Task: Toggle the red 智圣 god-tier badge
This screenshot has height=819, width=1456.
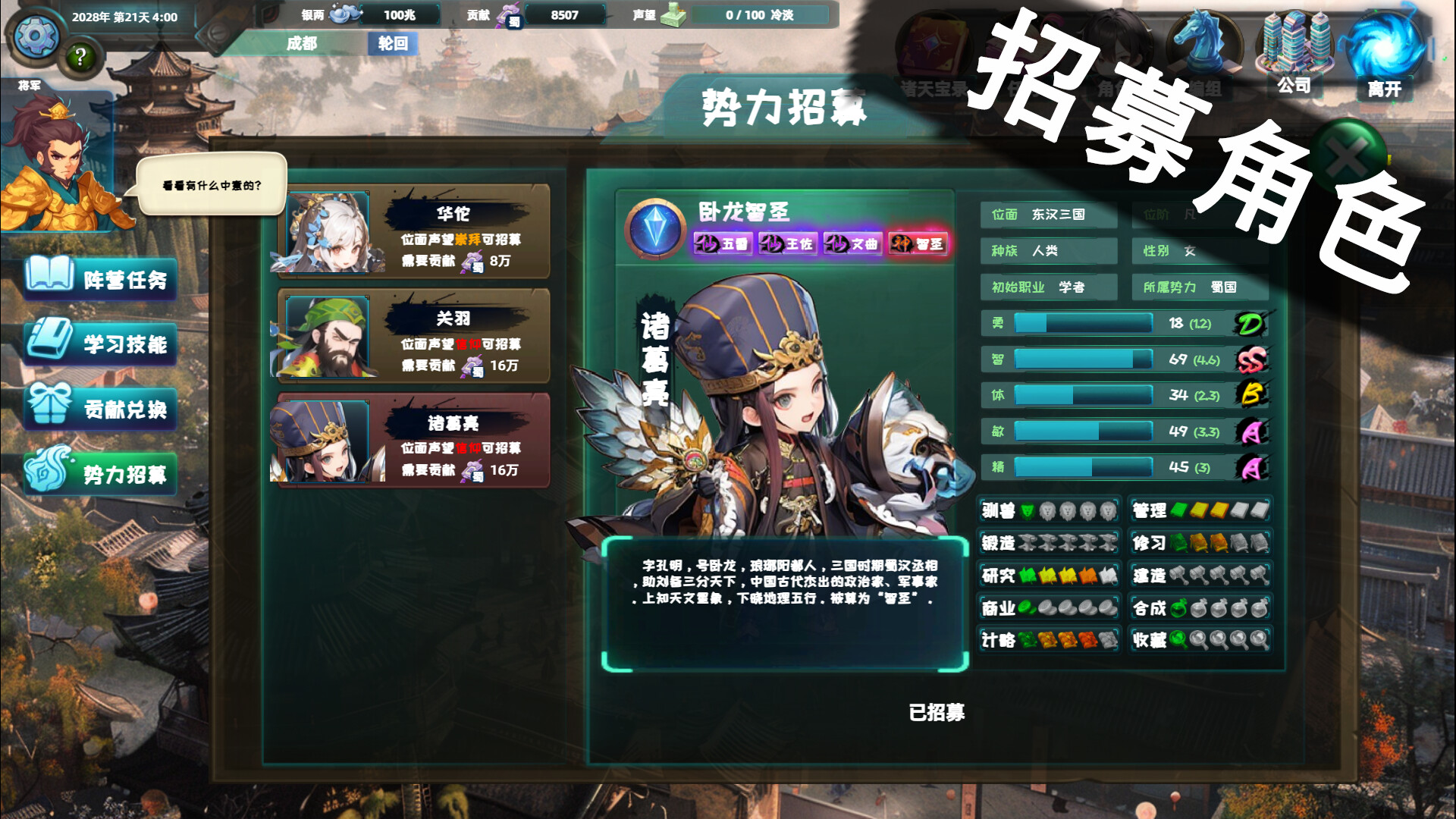Action: pos(918,244)
